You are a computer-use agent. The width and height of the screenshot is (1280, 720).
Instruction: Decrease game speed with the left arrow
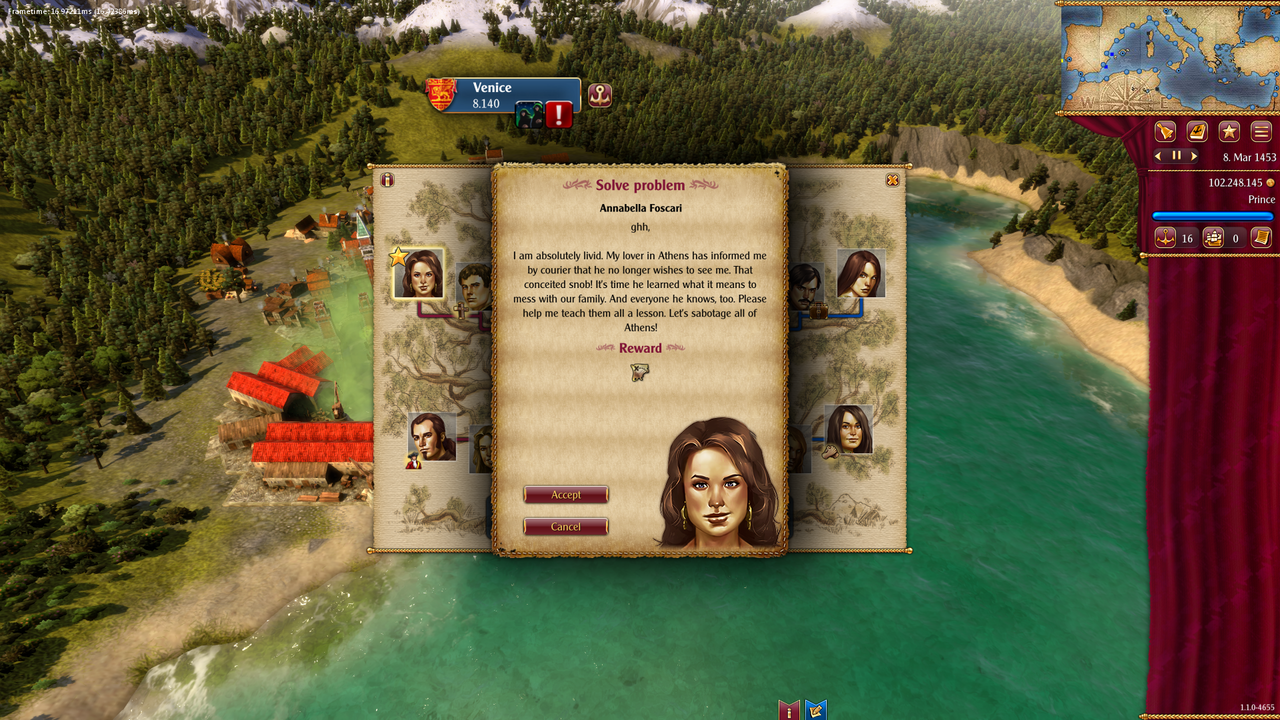coord(1158,155)
